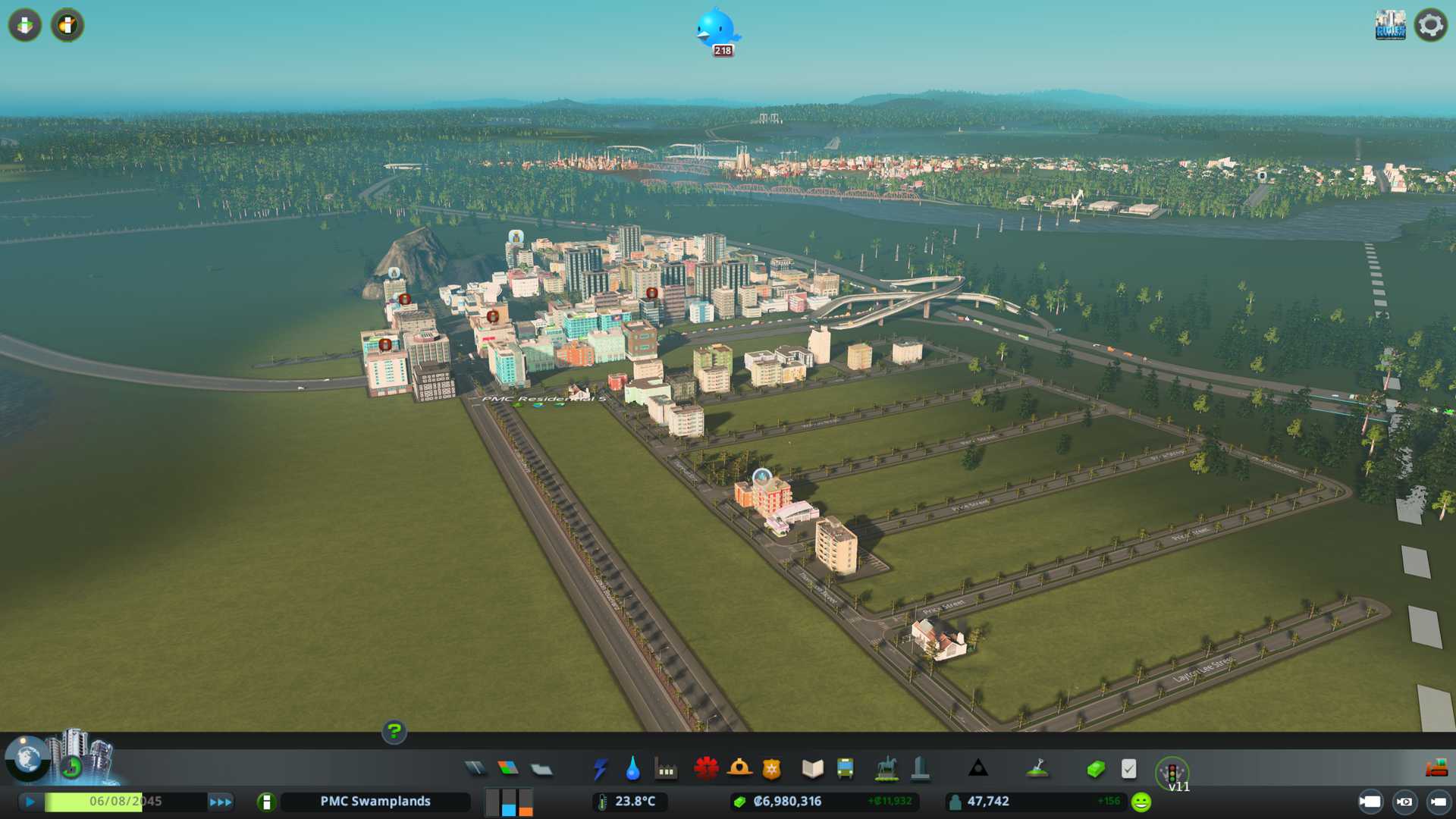
Task: Activate the Bulldoze tool
Action: [1436, 768]
